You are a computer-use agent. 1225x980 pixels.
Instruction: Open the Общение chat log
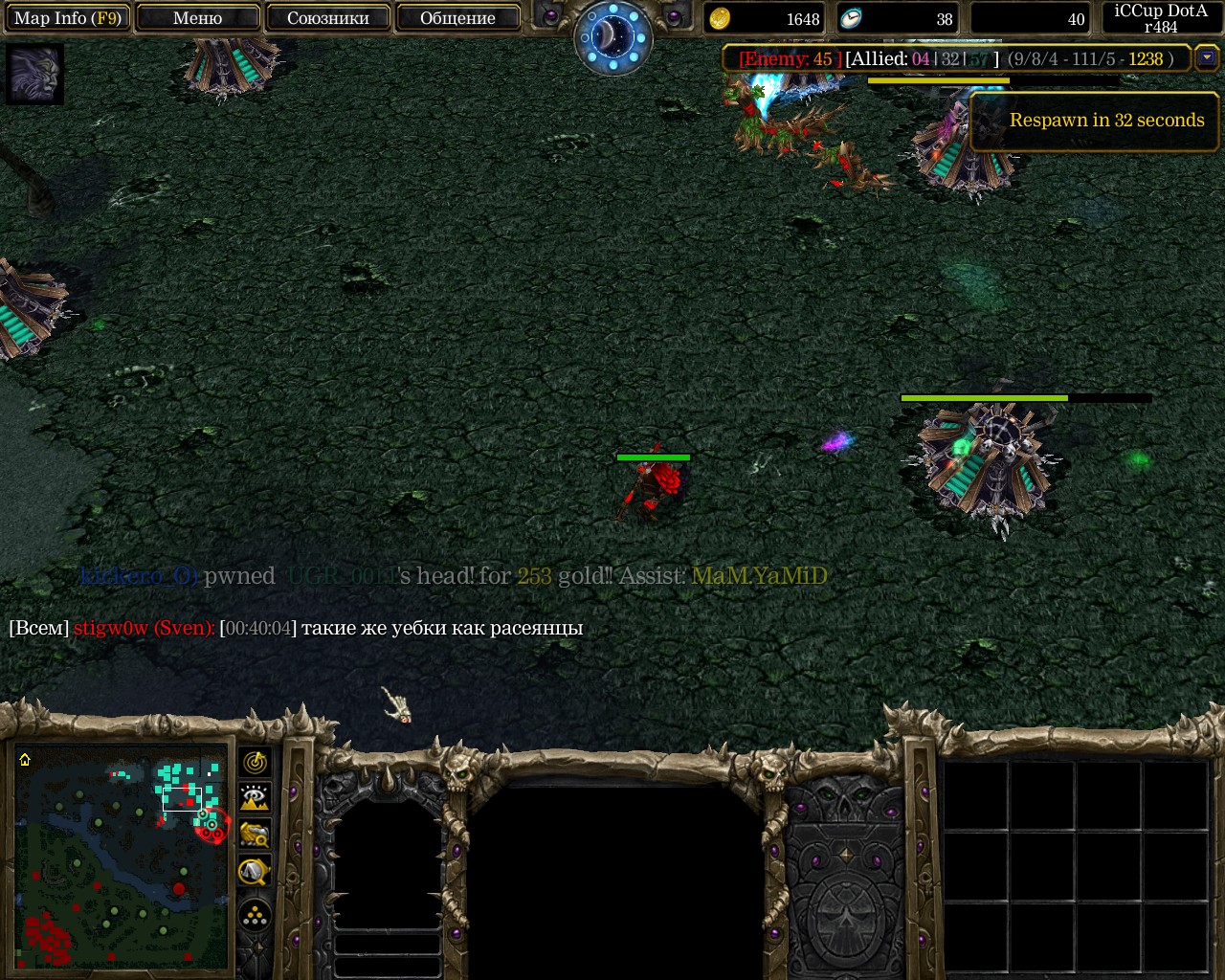pos(457,18)
